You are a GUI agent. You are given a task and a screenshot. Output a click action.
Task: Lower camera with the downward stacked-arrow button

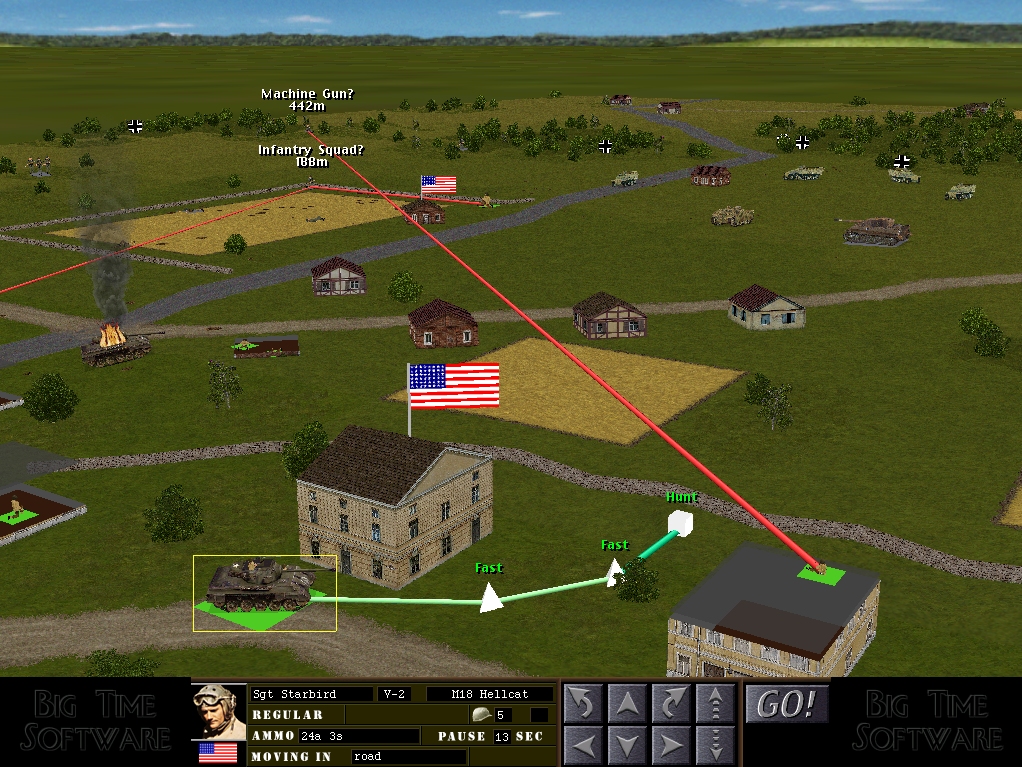pyautogui.click(x=715, y=745)
